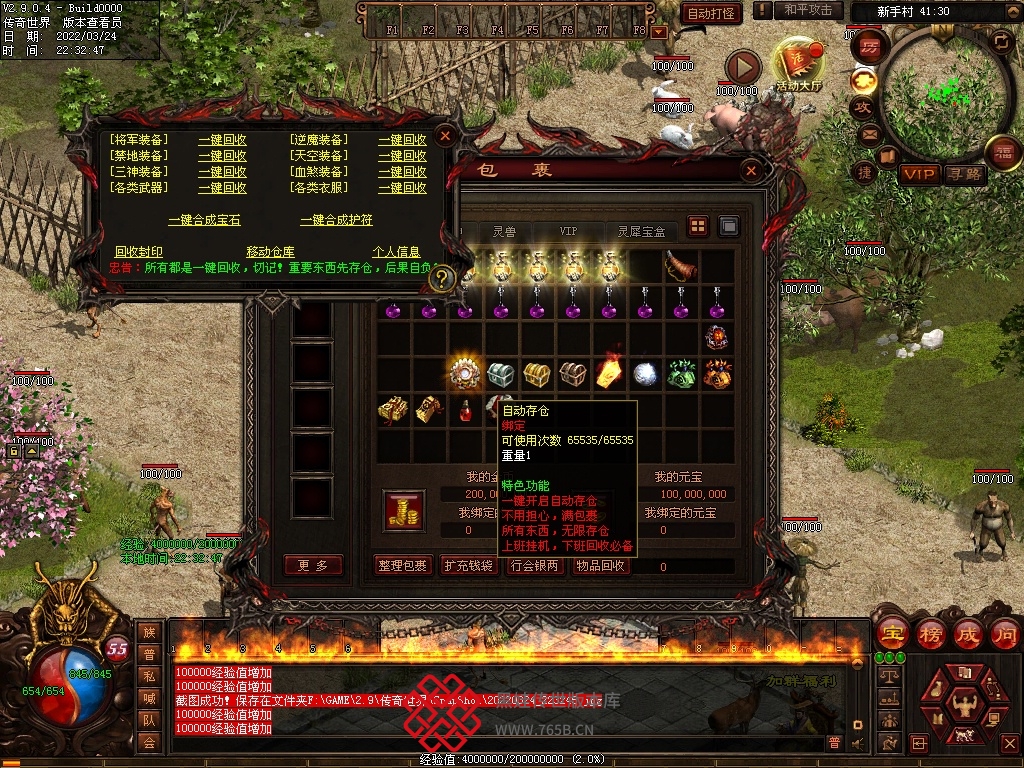
Task: Open the mail envelope icon beside minimap
Action: pos(868,133)
